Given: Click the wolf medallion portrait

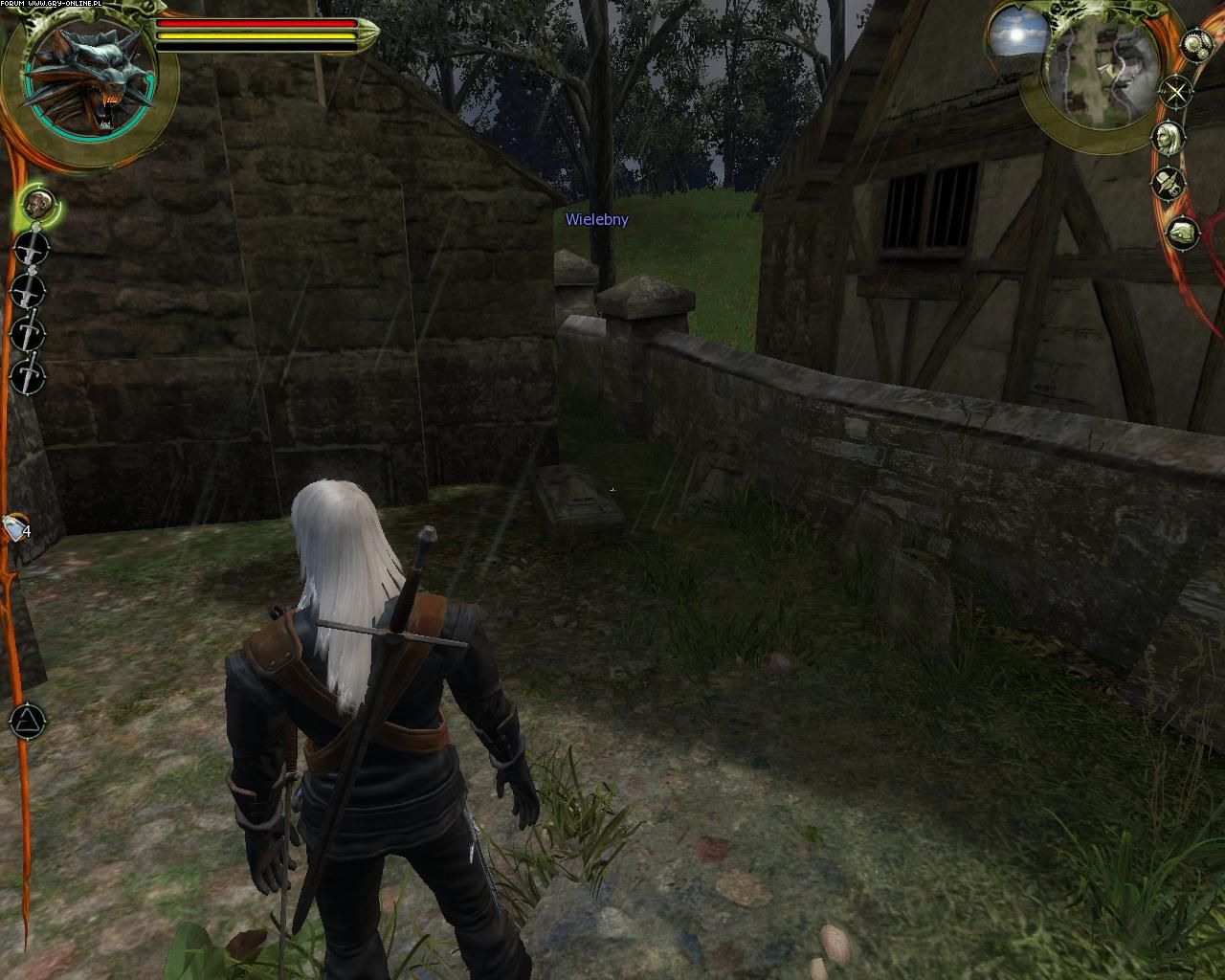Looking at the screenshot, I should pos(91,79).
